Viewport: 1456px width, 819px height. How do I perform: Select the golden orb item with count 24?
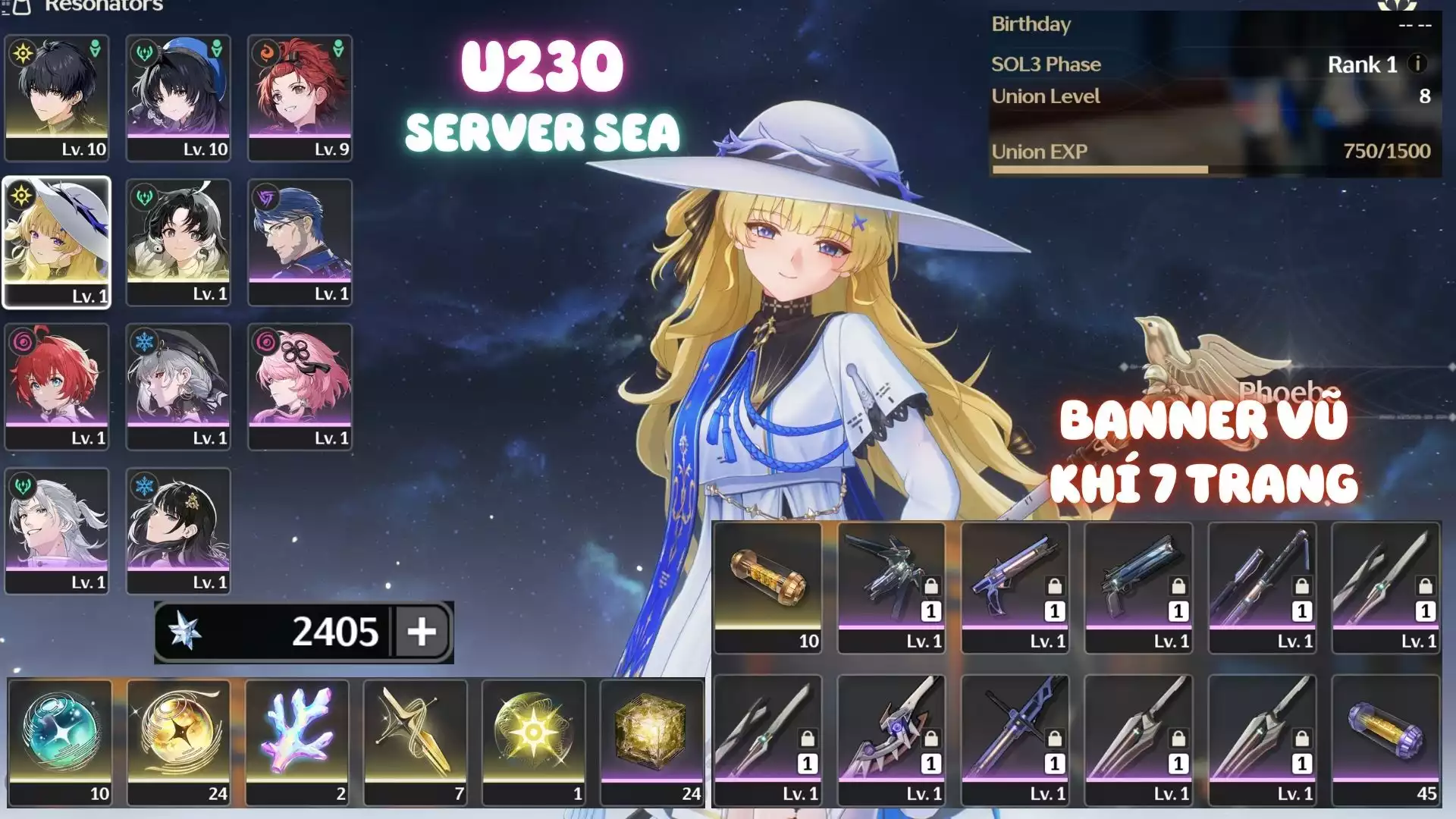point(178,741)
